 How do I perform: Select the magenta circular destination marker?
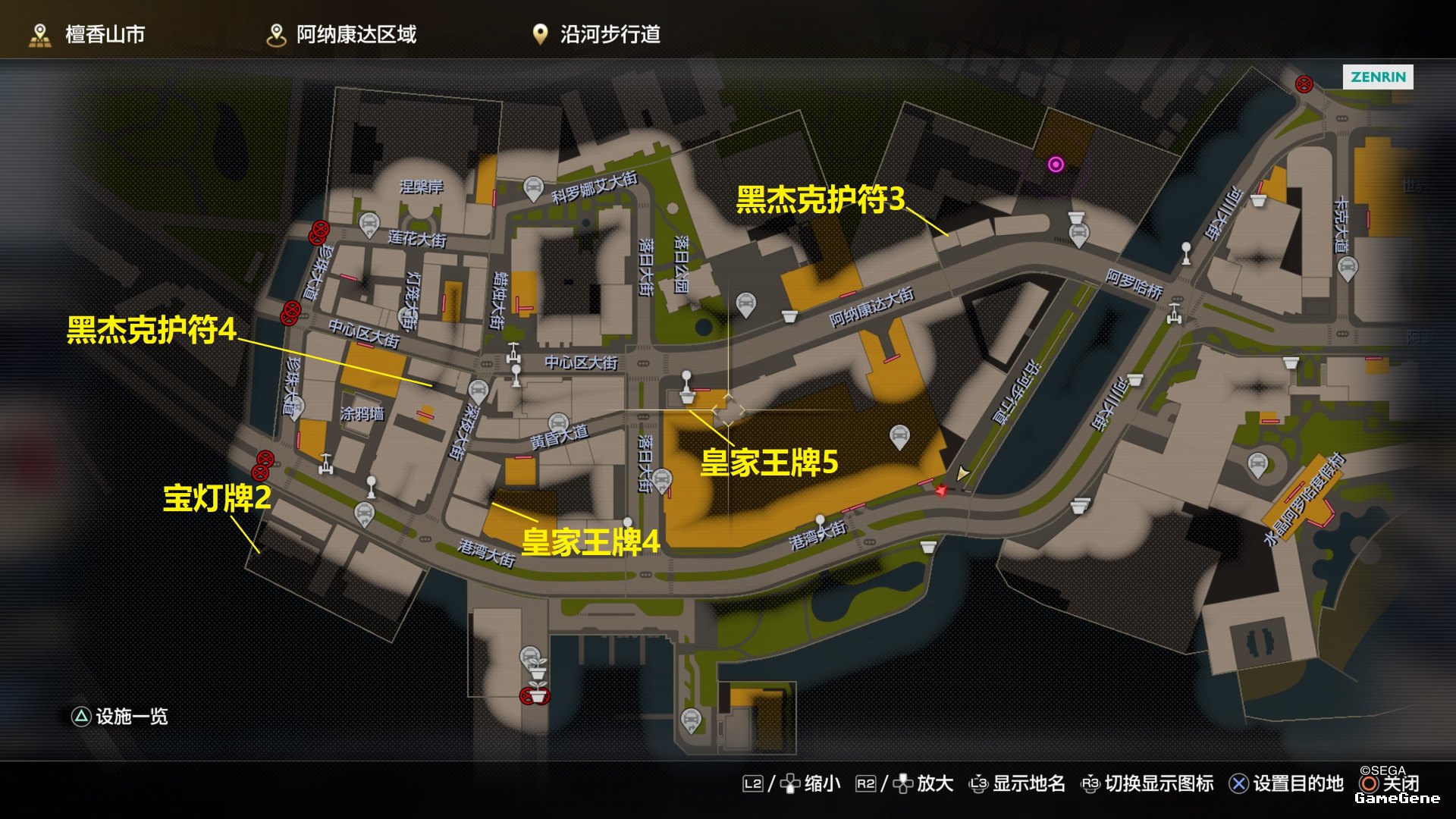[x=1056, y=165]
